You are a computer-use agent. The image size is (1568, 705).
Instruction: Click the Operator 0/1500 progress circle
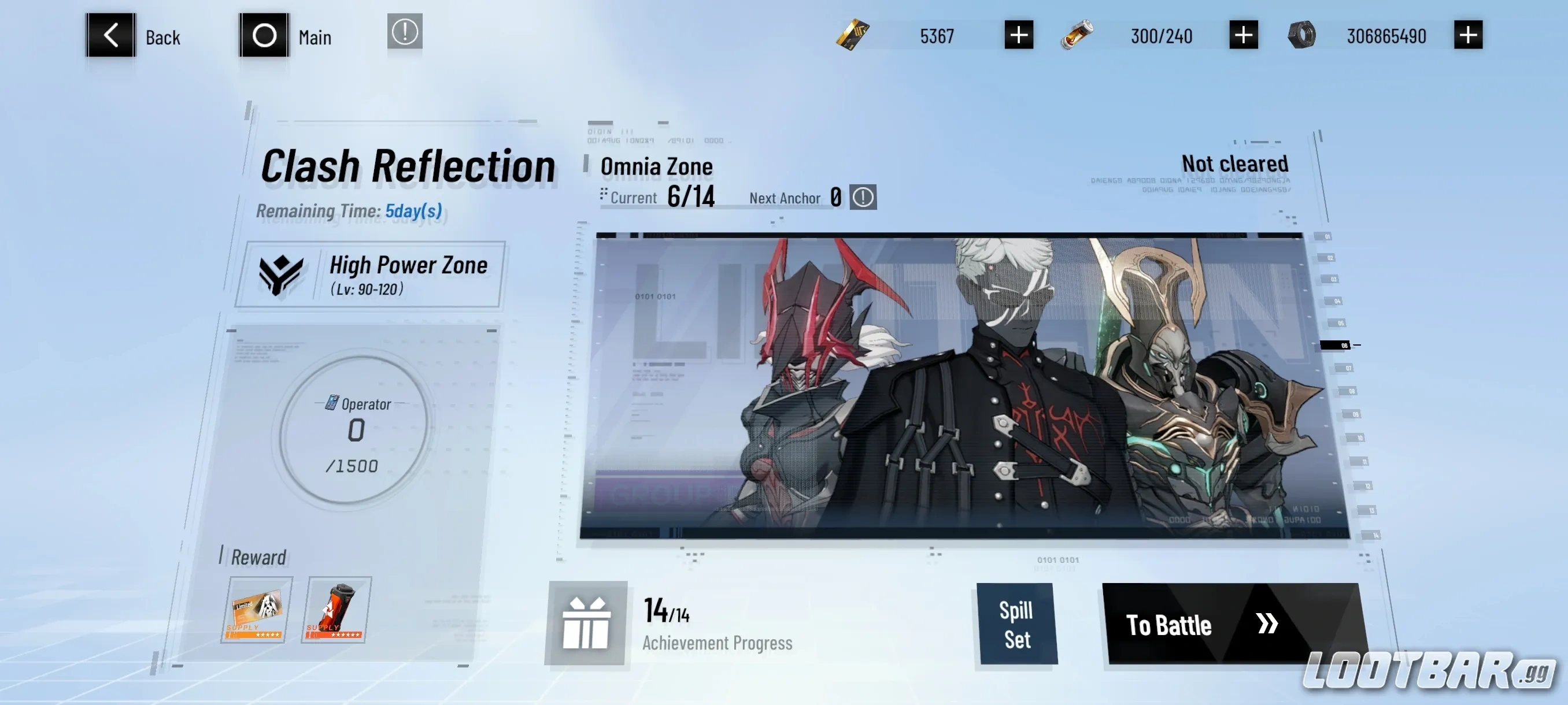(x=356, y=435)
